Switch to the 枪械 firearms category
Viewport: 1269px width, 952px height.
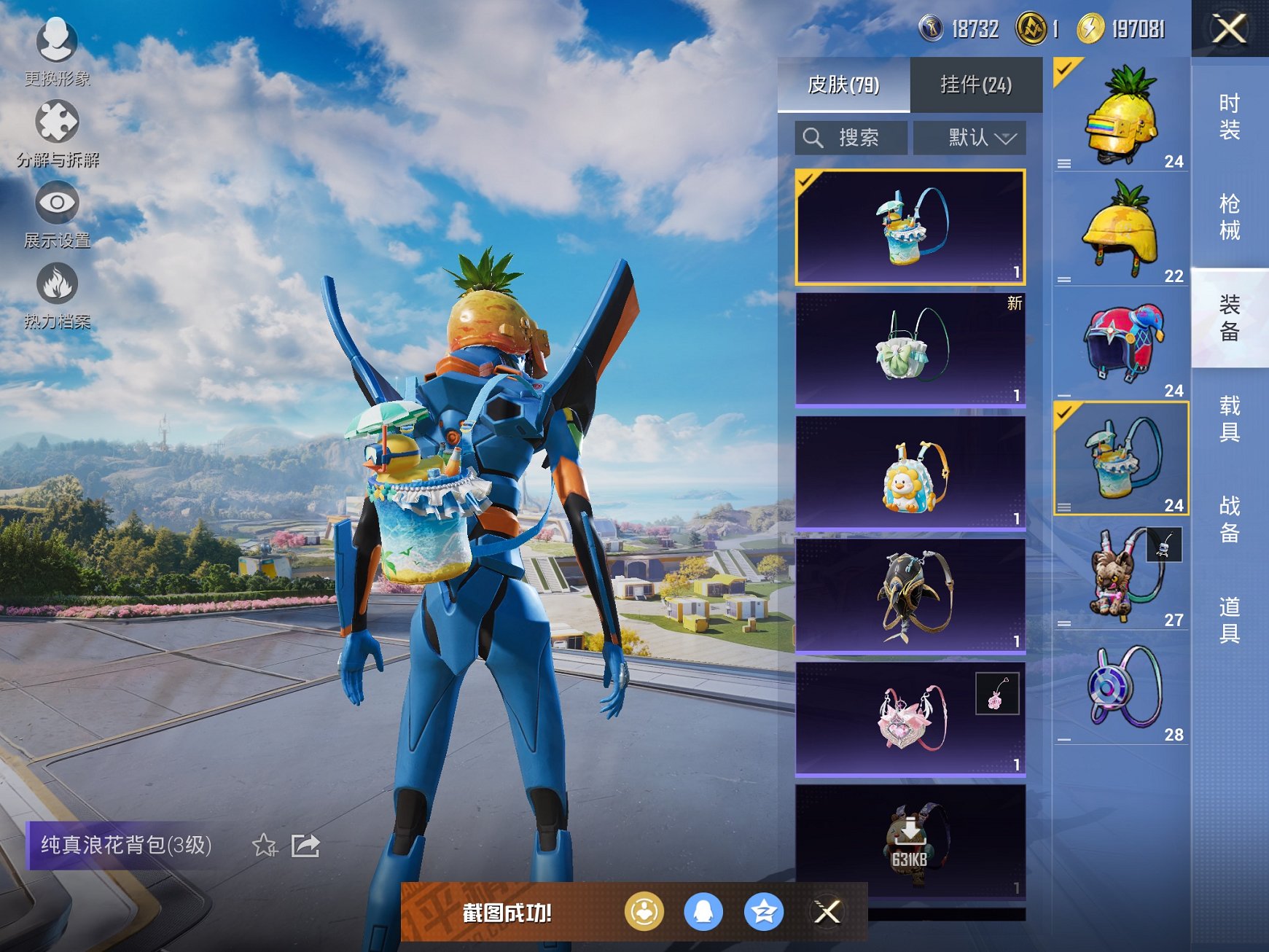coord(1229,217)
